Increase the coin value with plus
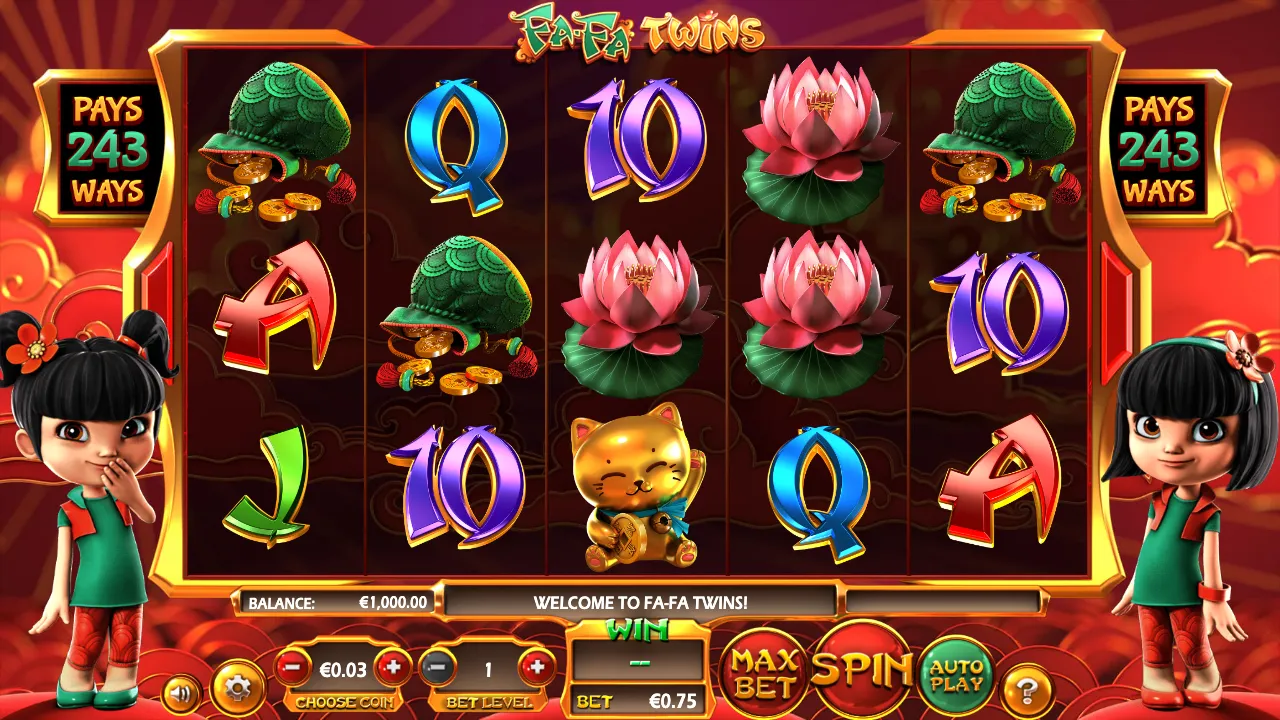The height and width of the screenshot is (720, 1280). coord(394,667)
